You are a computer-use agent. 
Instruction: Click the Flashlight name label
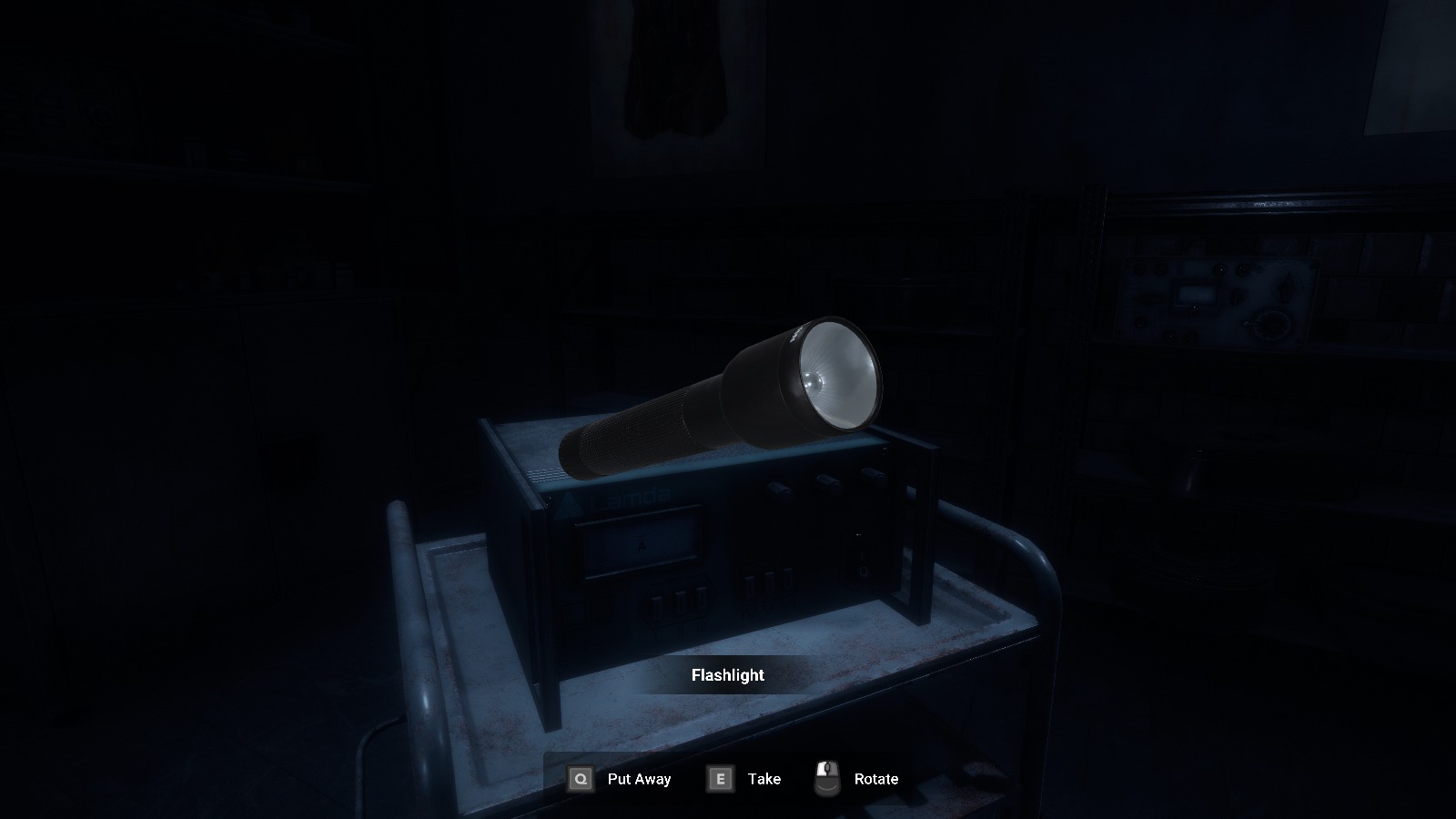727,675
